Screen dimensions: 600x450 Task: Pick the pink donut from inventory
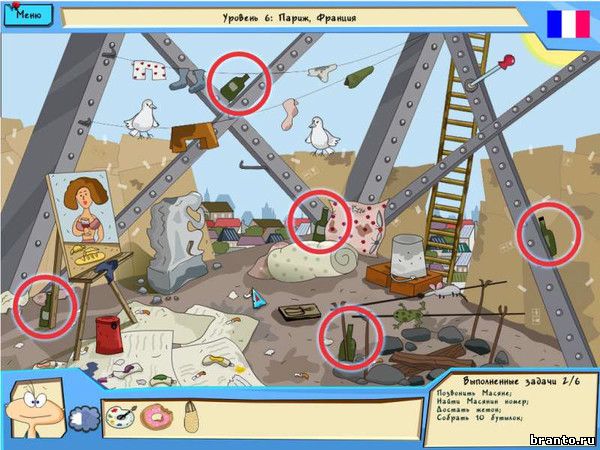tap(157, 416)
